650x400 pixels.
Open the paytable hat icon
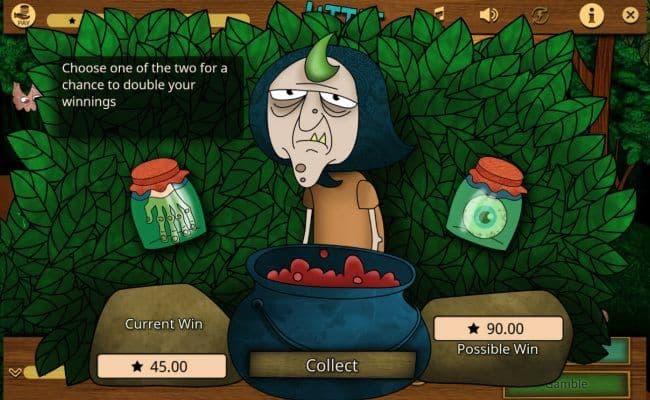[x=24, y=15]
